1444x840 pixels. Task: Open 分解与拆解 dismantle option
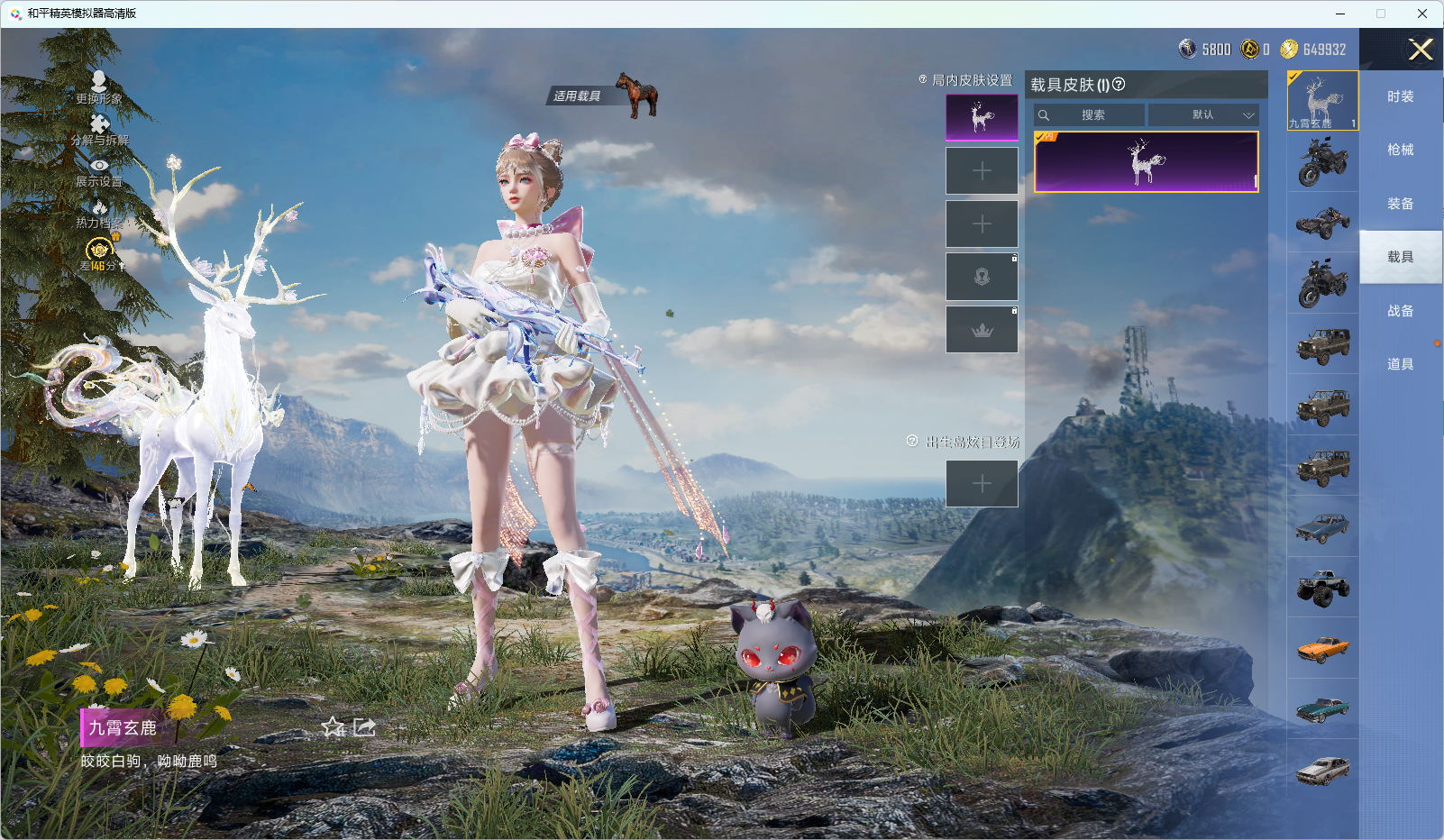click(x=99, y=129)
